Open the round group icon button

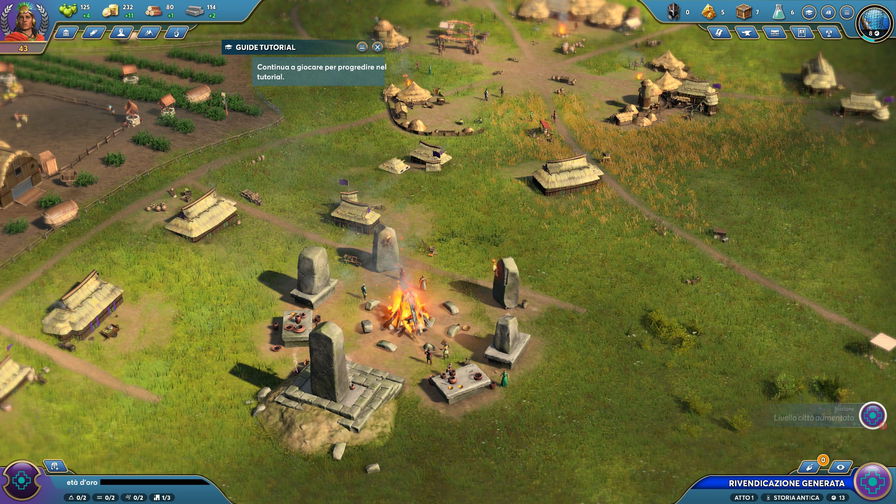828,12
